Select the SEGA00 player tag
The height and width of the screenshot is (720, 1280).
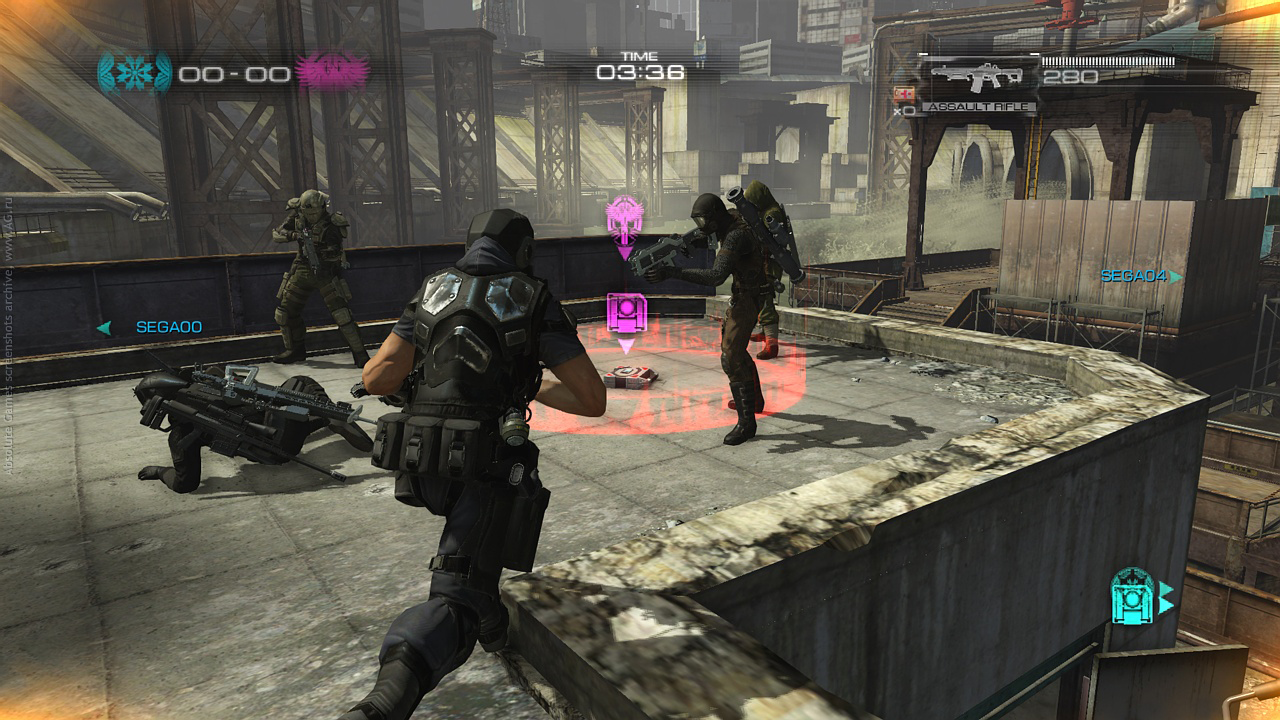click(x=168, y=327)
